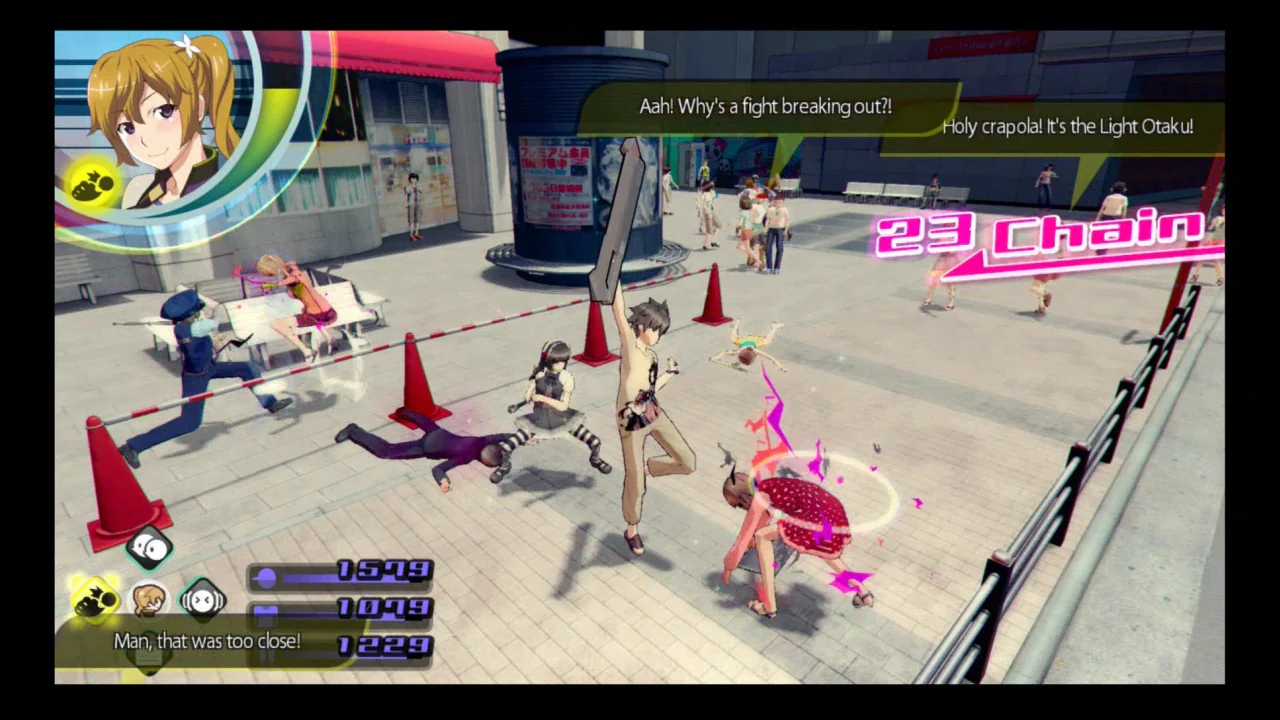Select the speech bubbles partner command icon
This screenshot has width=1280, height=720.
point(149,546)
